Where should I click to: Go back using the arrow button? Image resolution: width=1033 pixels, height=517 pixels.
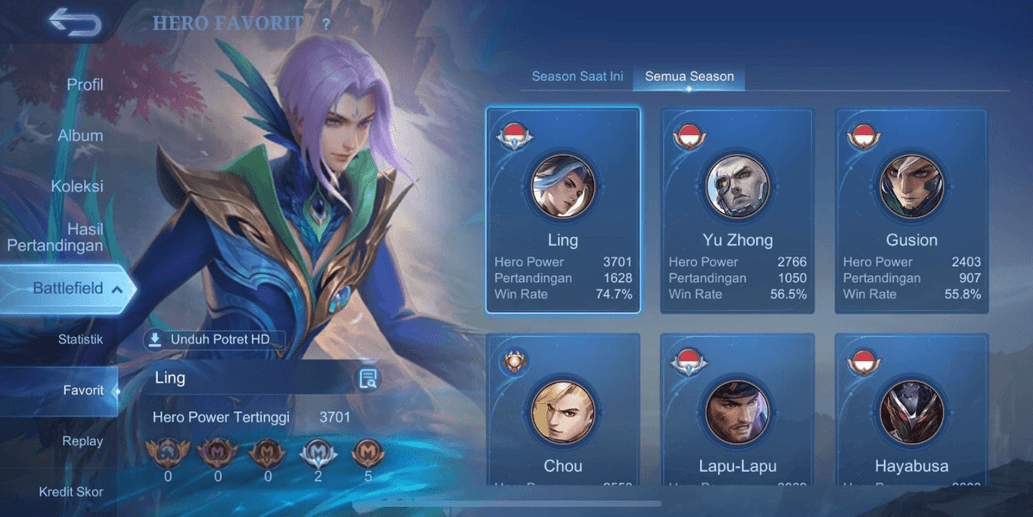pyautogui.click(x=74, y=22)
